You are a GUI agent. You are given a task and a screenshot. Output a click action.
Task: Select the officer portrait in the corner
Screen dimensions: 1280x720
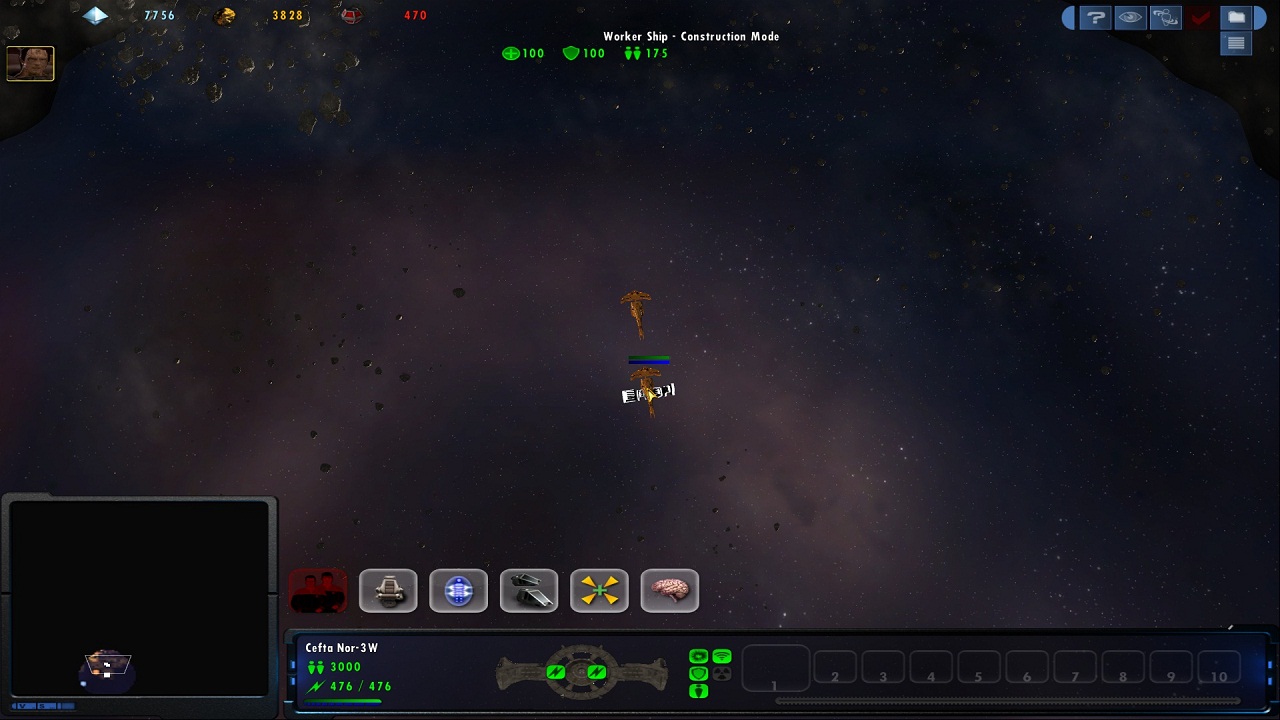[30, 64]
